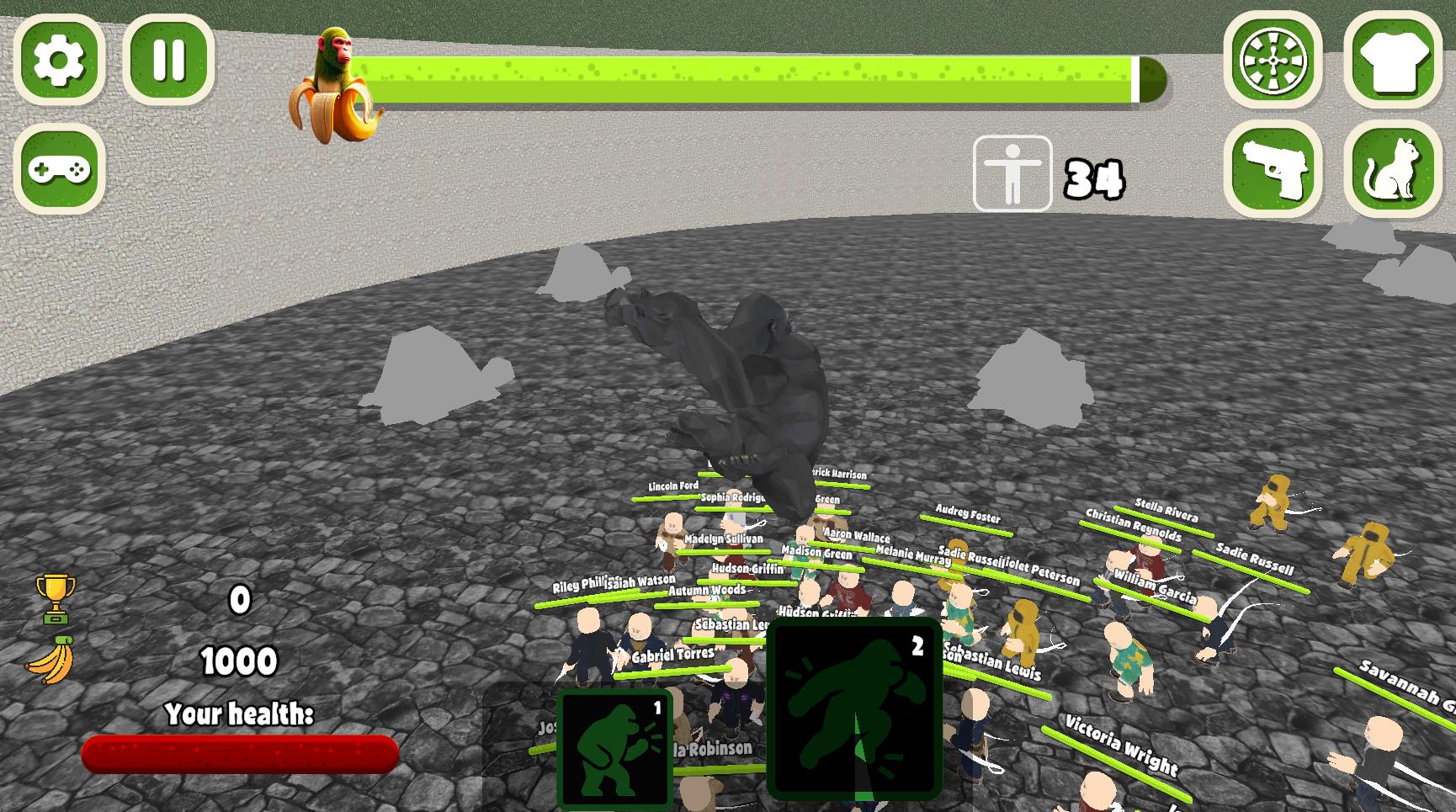The image size is (1456, 812).
Task: Pause the game
Action: tap(168, 61)
